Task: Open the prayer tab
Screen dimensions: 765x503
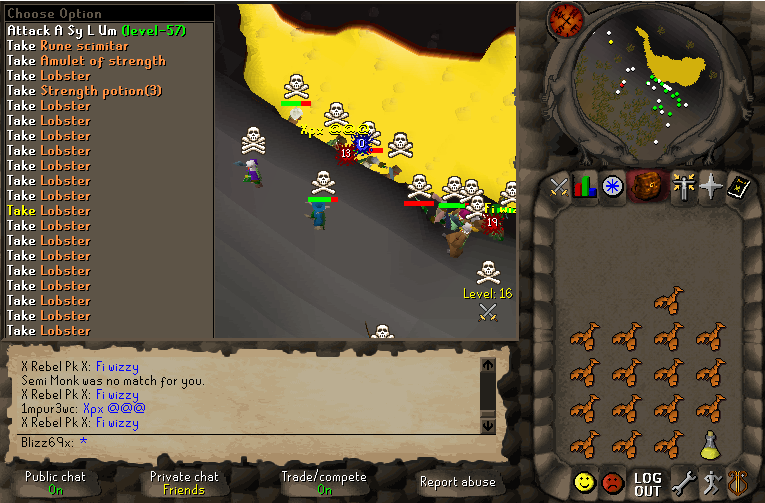Action: click(711, 186)
